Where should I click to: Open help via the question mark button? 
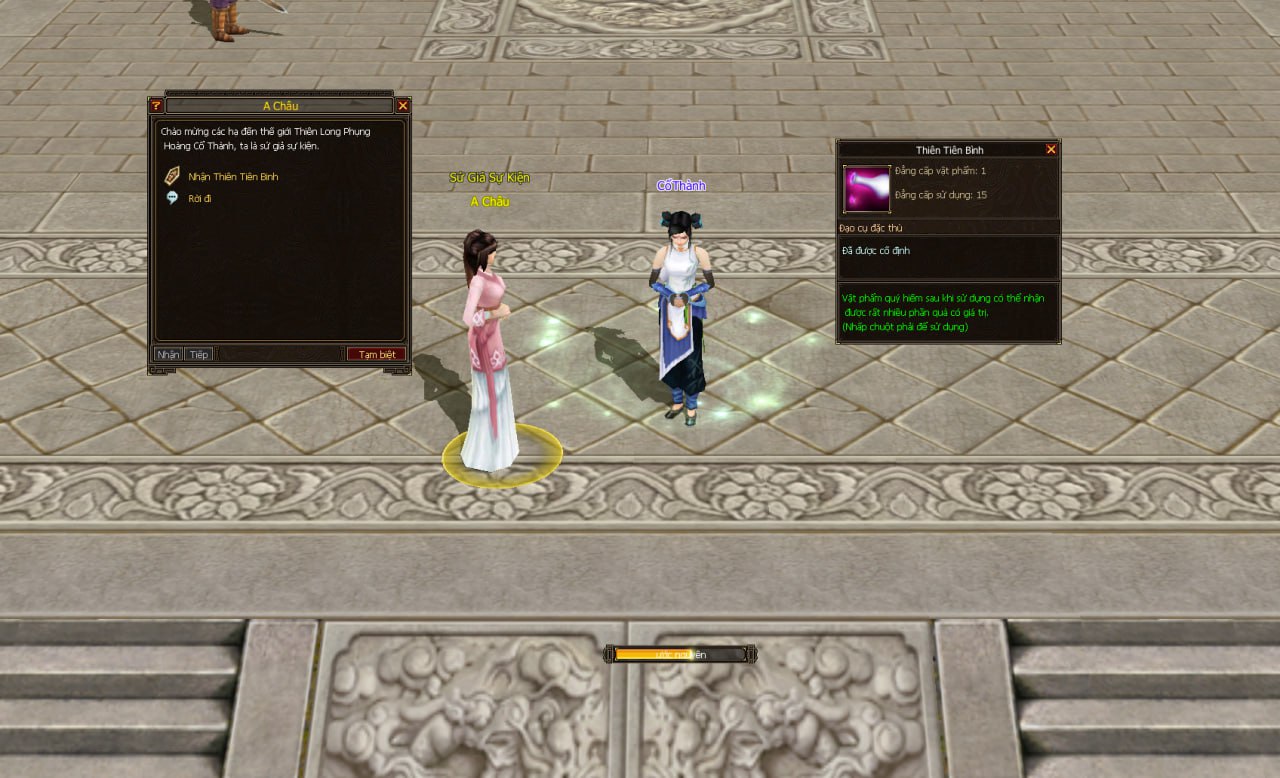point(156,105)
